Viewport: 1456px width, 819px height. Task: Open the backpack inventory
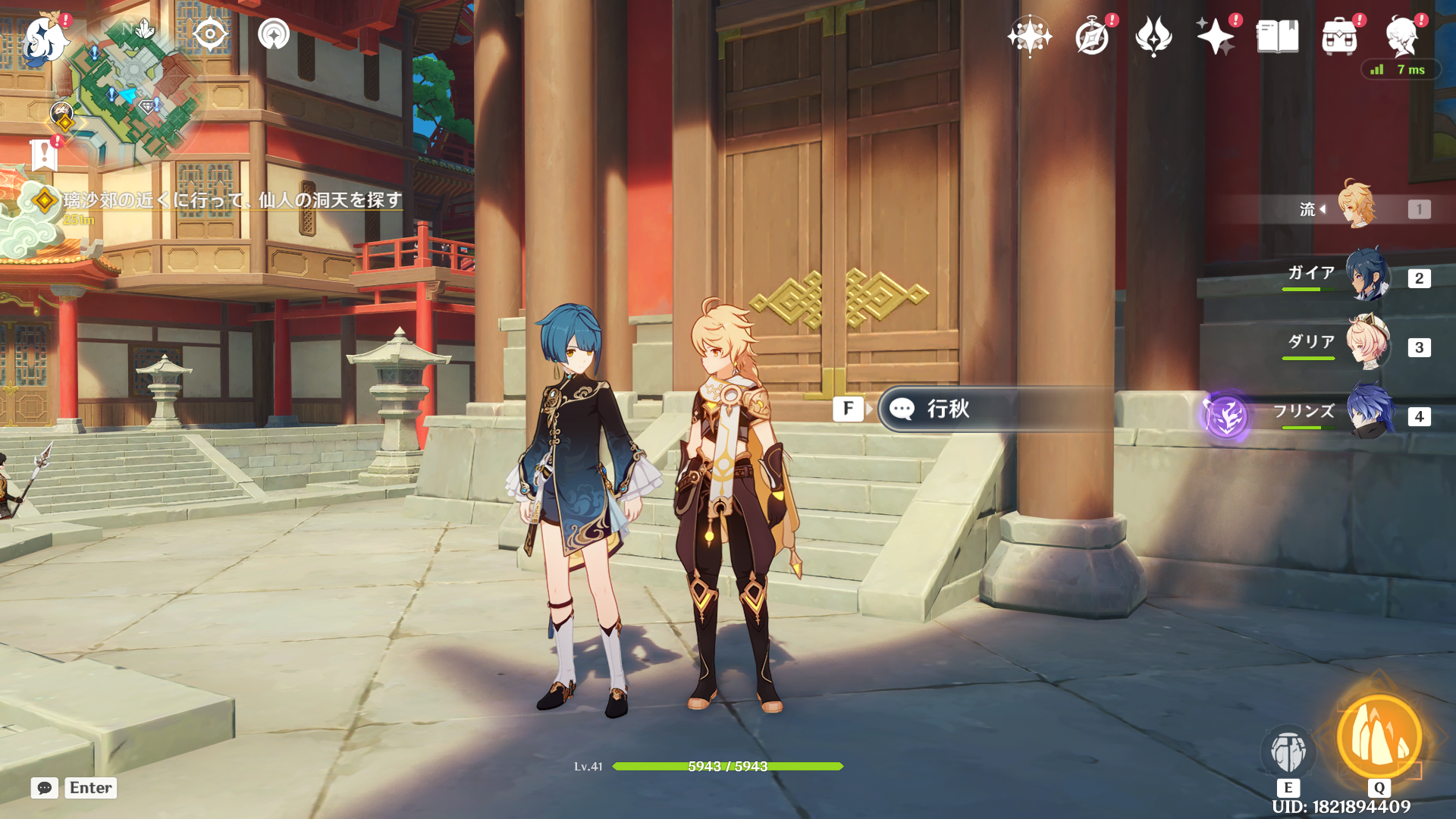click(x=1339, y=36)
